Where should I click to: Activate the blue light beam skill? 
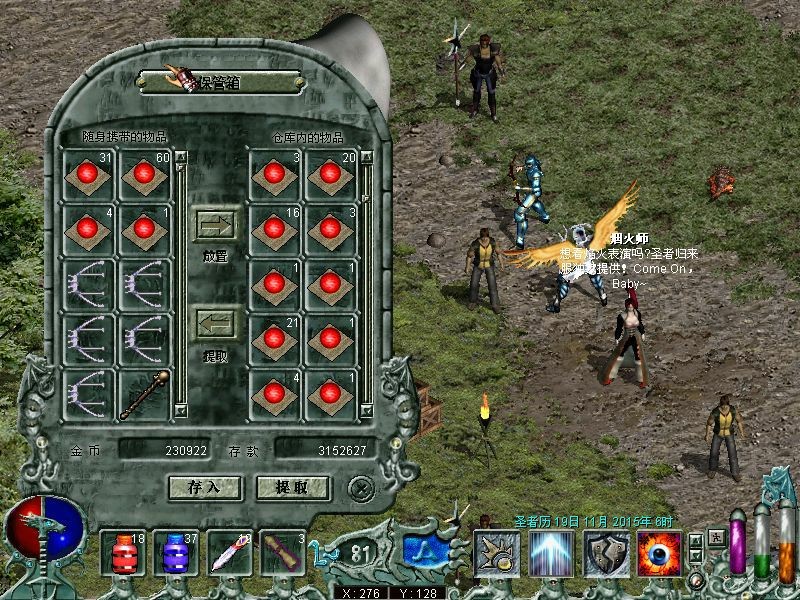(x=552, y=553)
